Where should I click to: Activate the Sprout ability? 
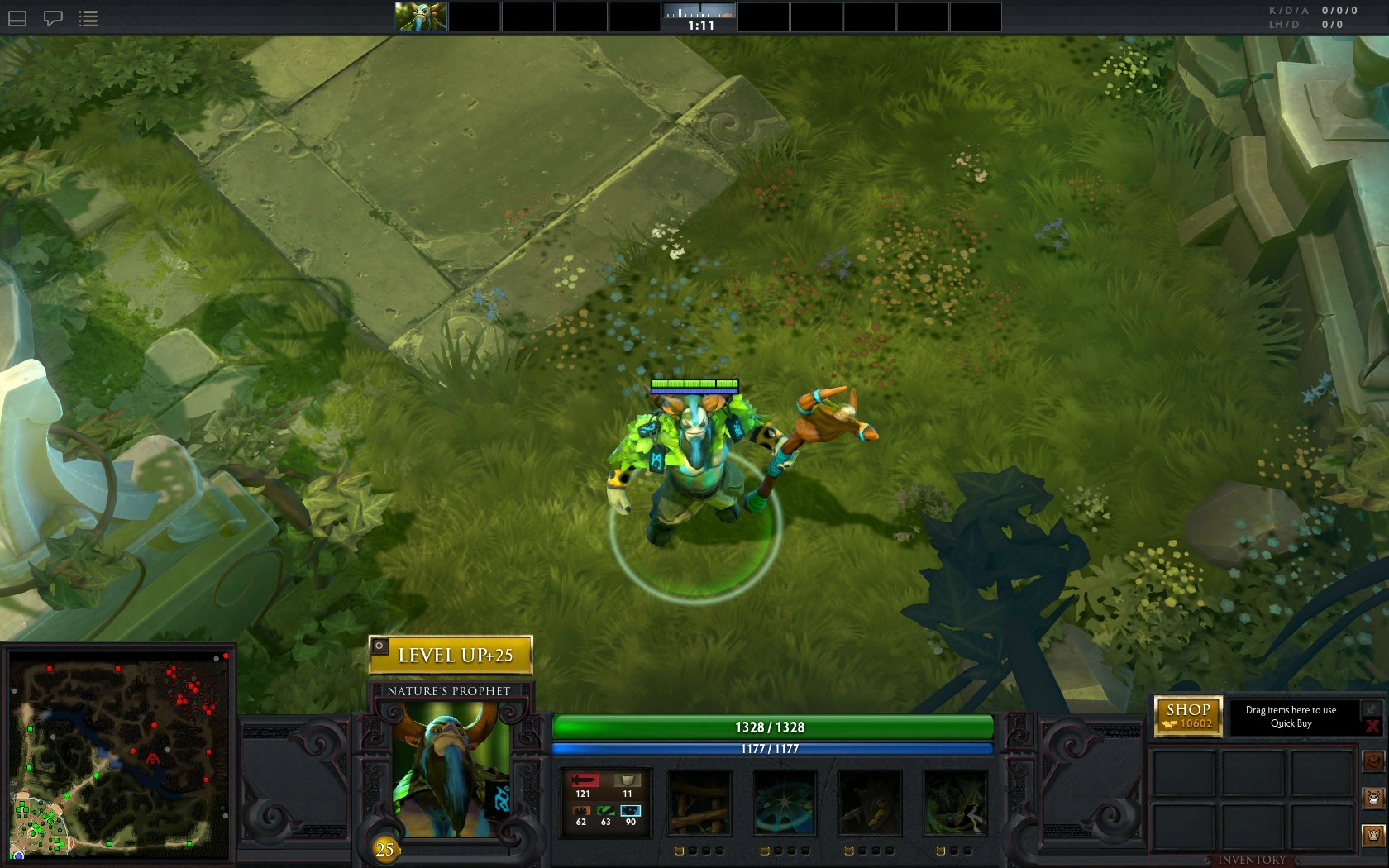[699, 803]
